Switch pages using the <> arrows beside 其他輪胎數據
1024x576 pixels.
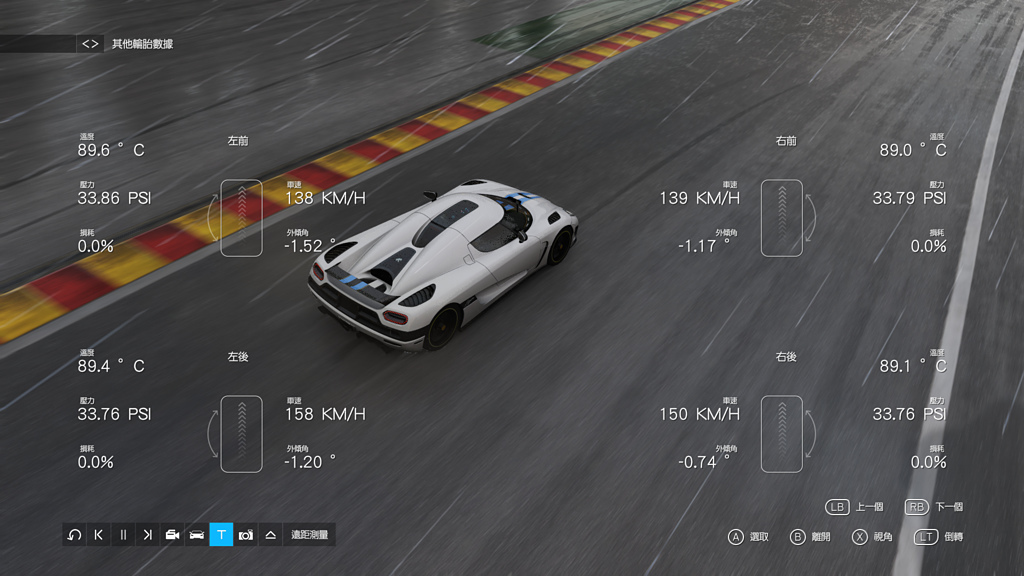point(91,44)
